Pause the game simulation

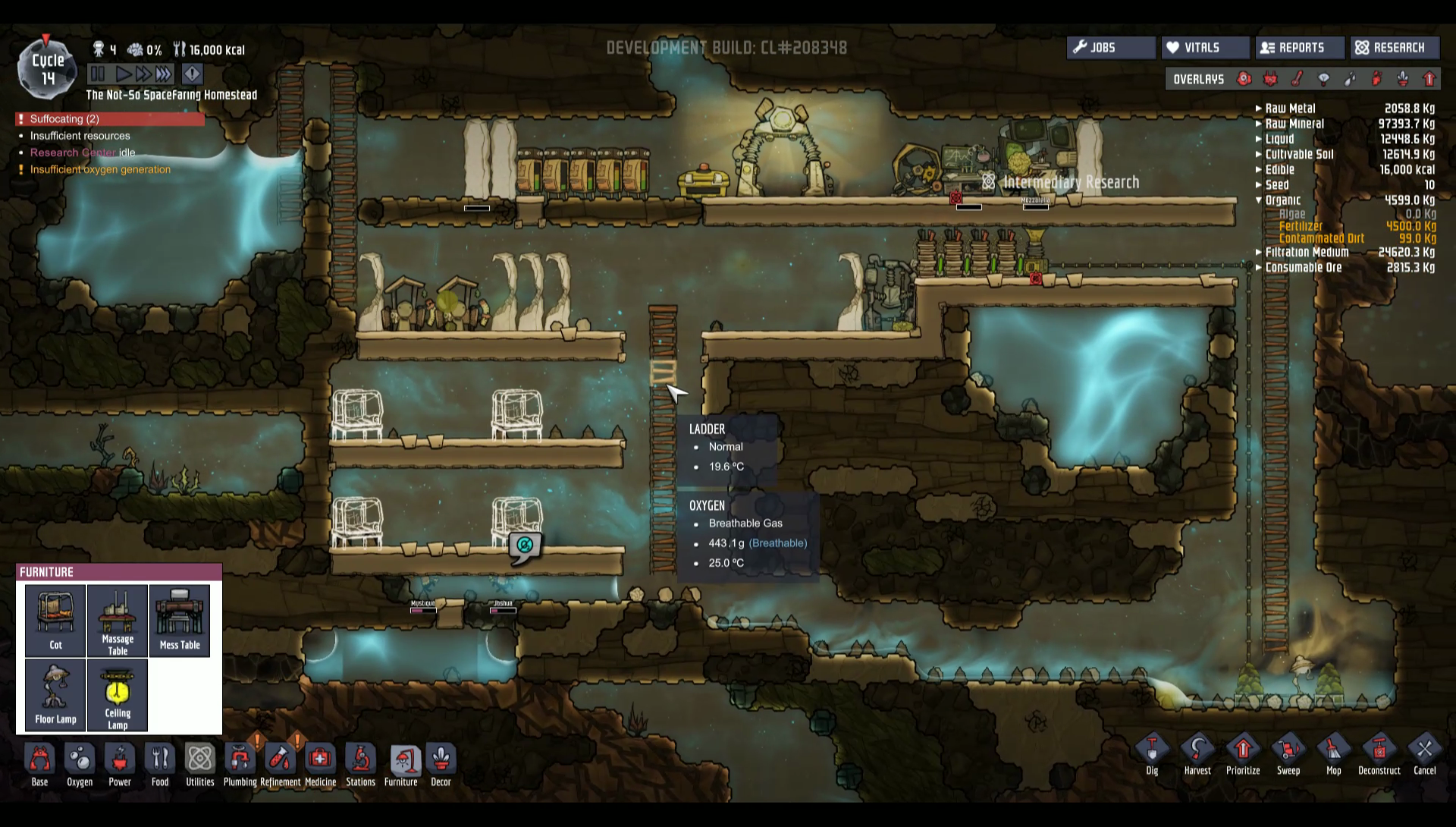click(x=98, y=74)
